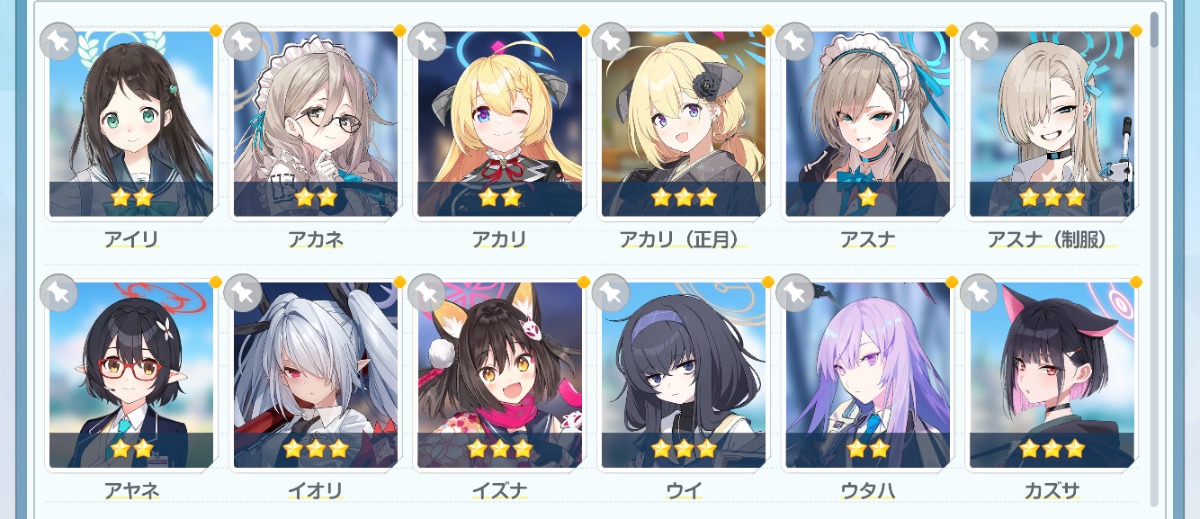Image resolution: width=1200 pixels, height=519 pixels.
Task: Choose the イオリ character card
Action: [315, 375]
